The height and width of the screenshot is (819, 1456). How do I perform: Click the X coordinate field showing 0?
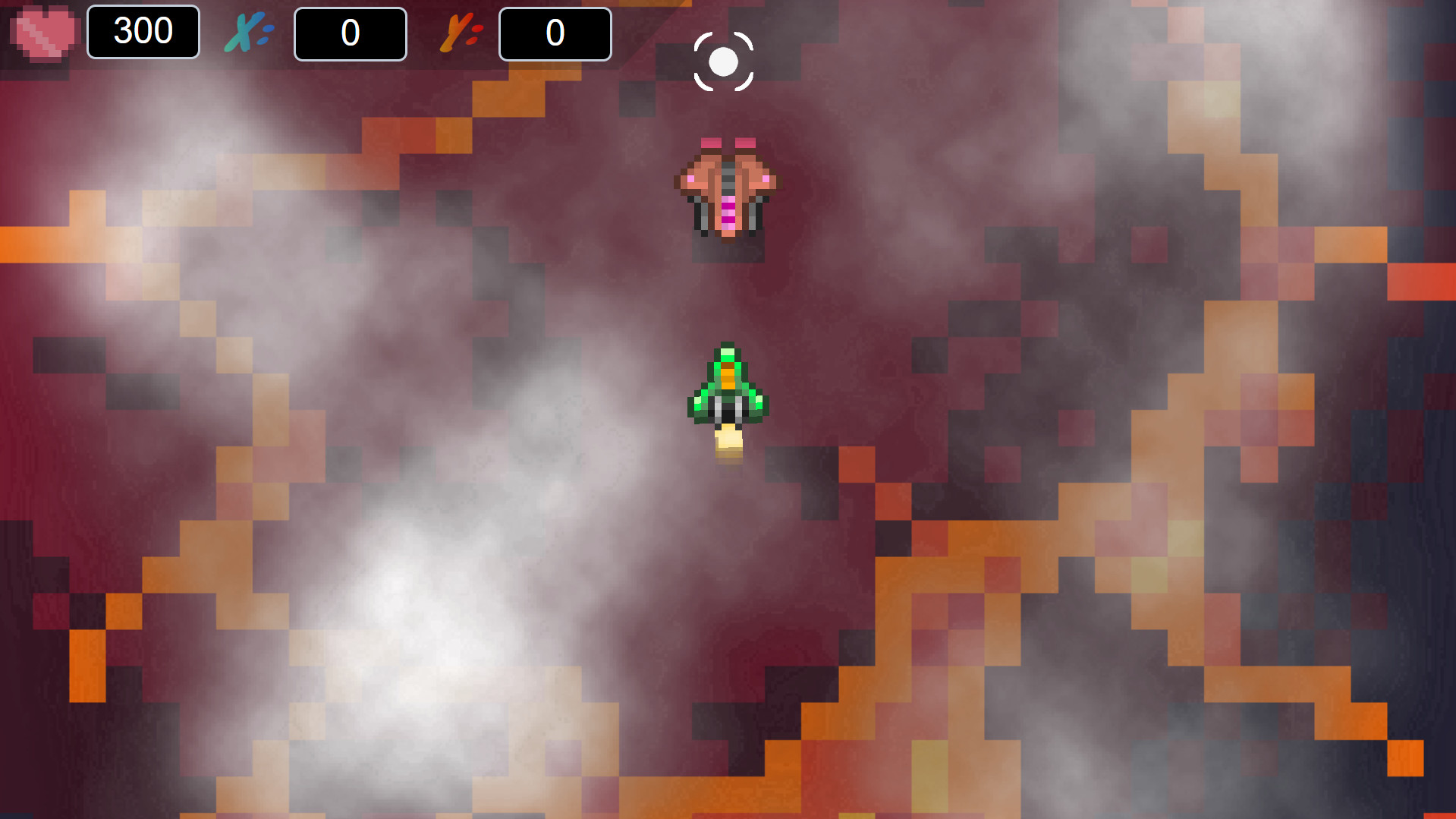click(350, 33)
